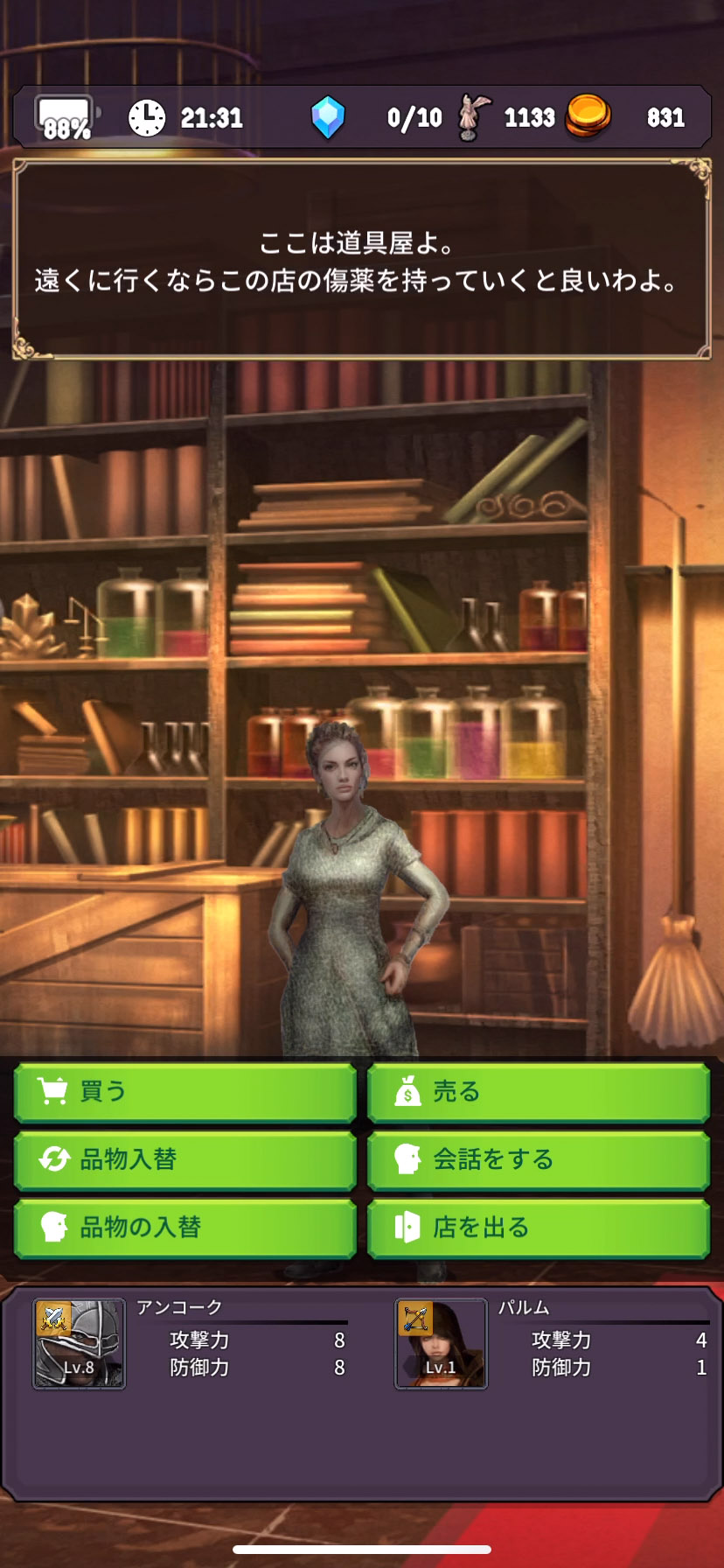
Task: Start a conversation with 会話をする
Action: point(538,1160)
